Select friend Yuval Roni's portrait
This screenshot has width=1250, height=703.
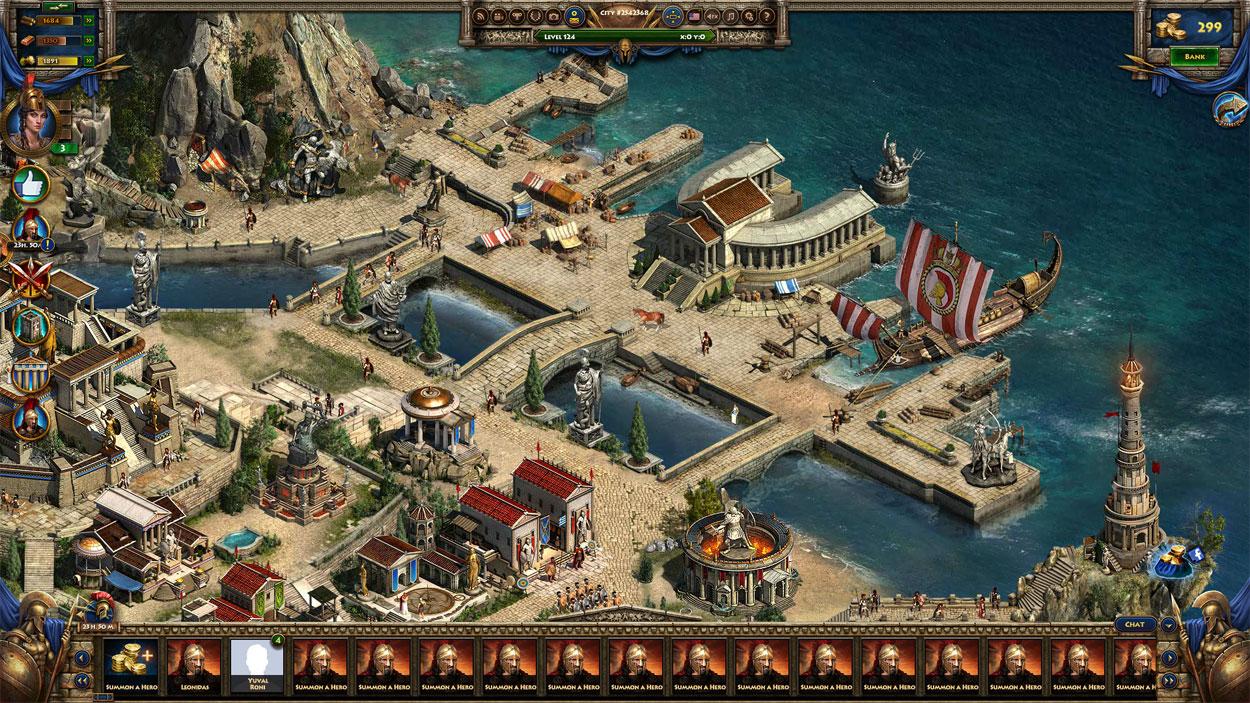[256, 663]
